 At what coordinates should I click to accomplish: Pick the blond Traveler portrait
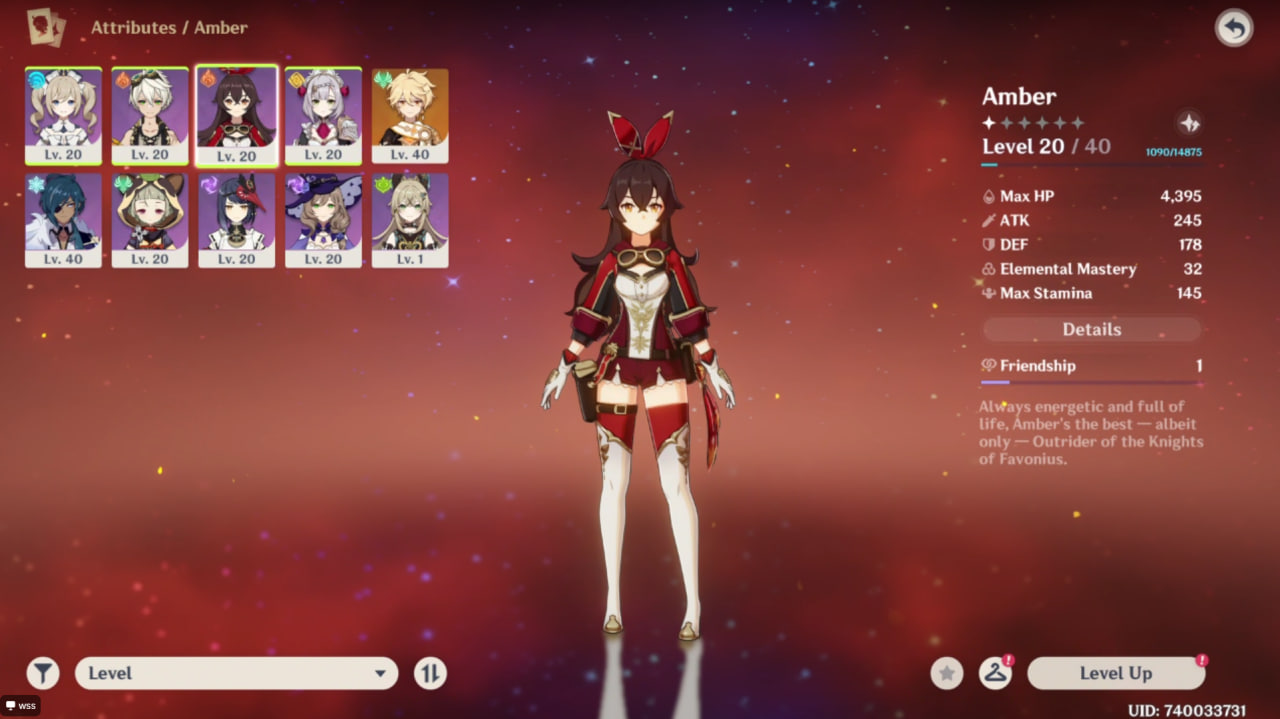(x=410, y=115)
